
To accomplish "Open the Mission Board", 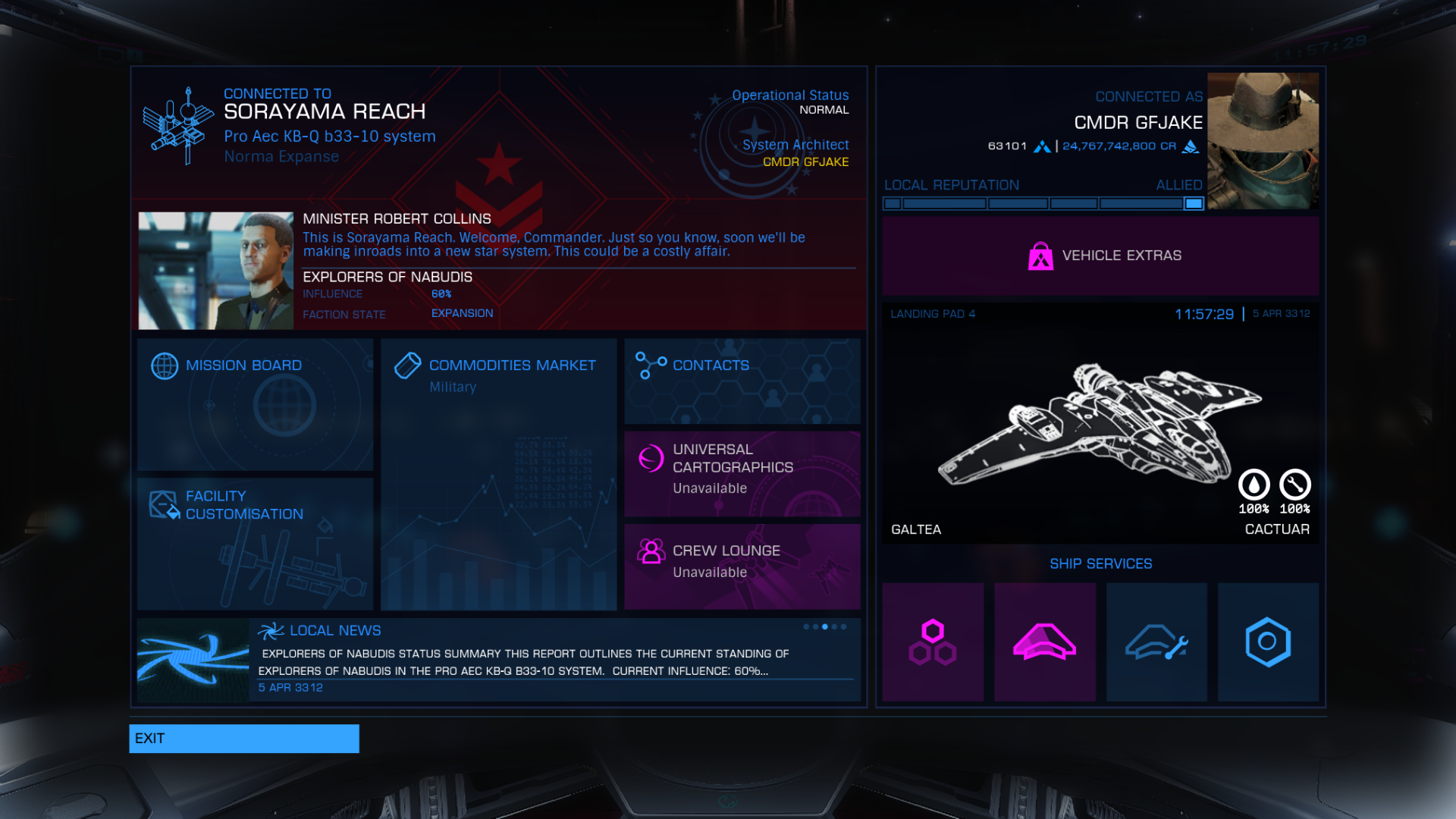I will (x=255, y=403).
